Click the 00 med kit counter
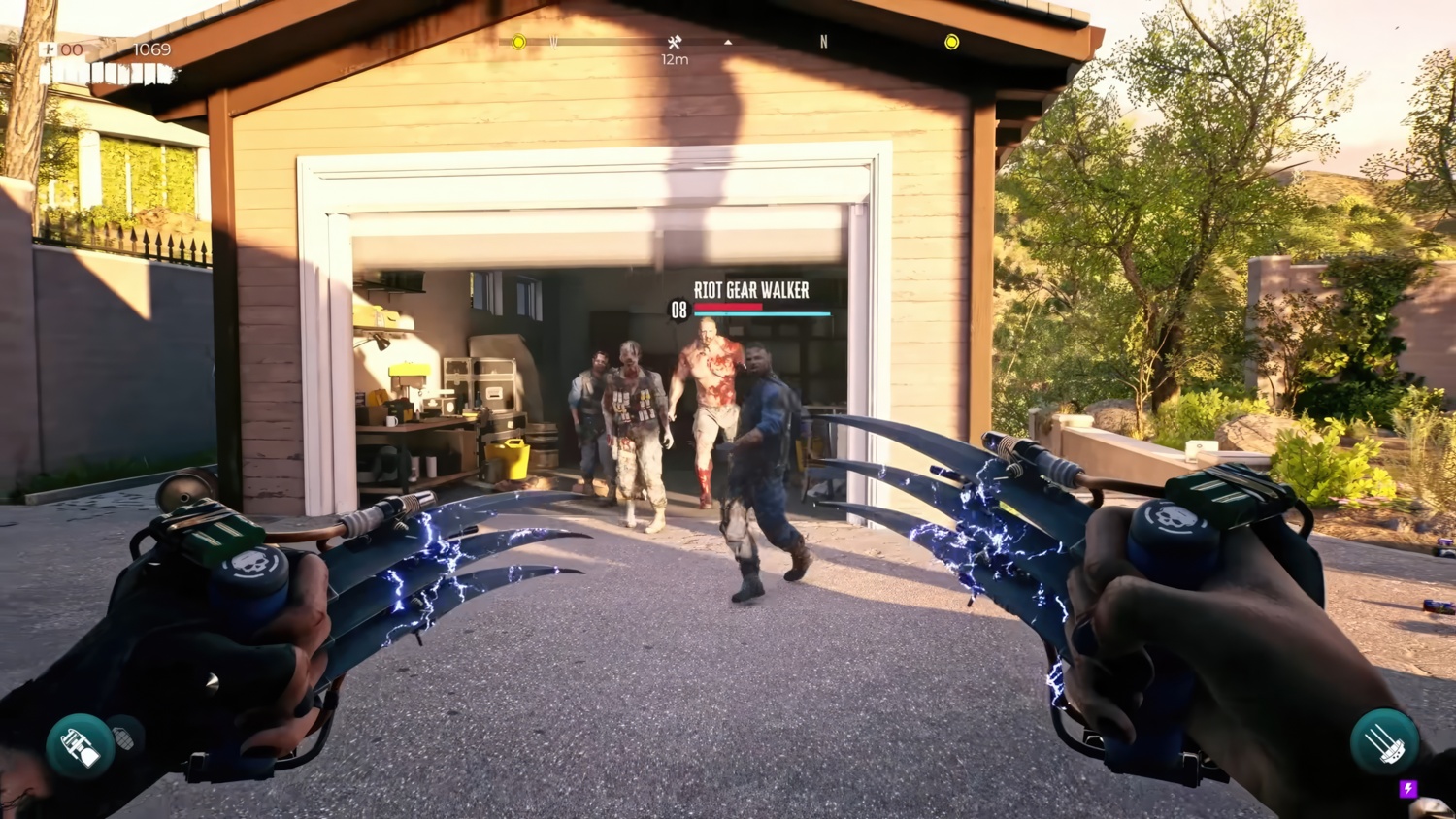 (x=71, y=48)
